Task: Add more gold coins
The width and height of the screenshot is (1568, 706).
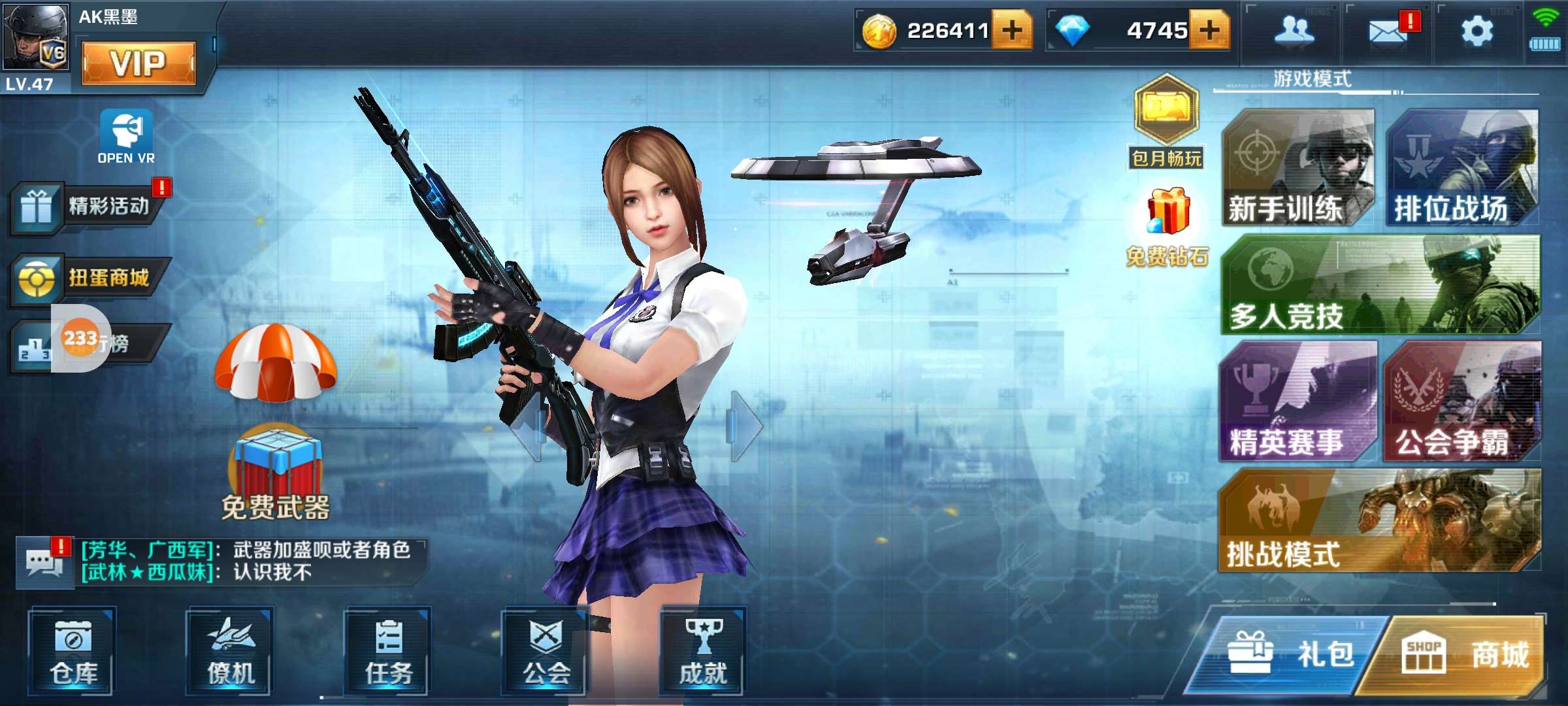Action: [x=1012, y=30]
